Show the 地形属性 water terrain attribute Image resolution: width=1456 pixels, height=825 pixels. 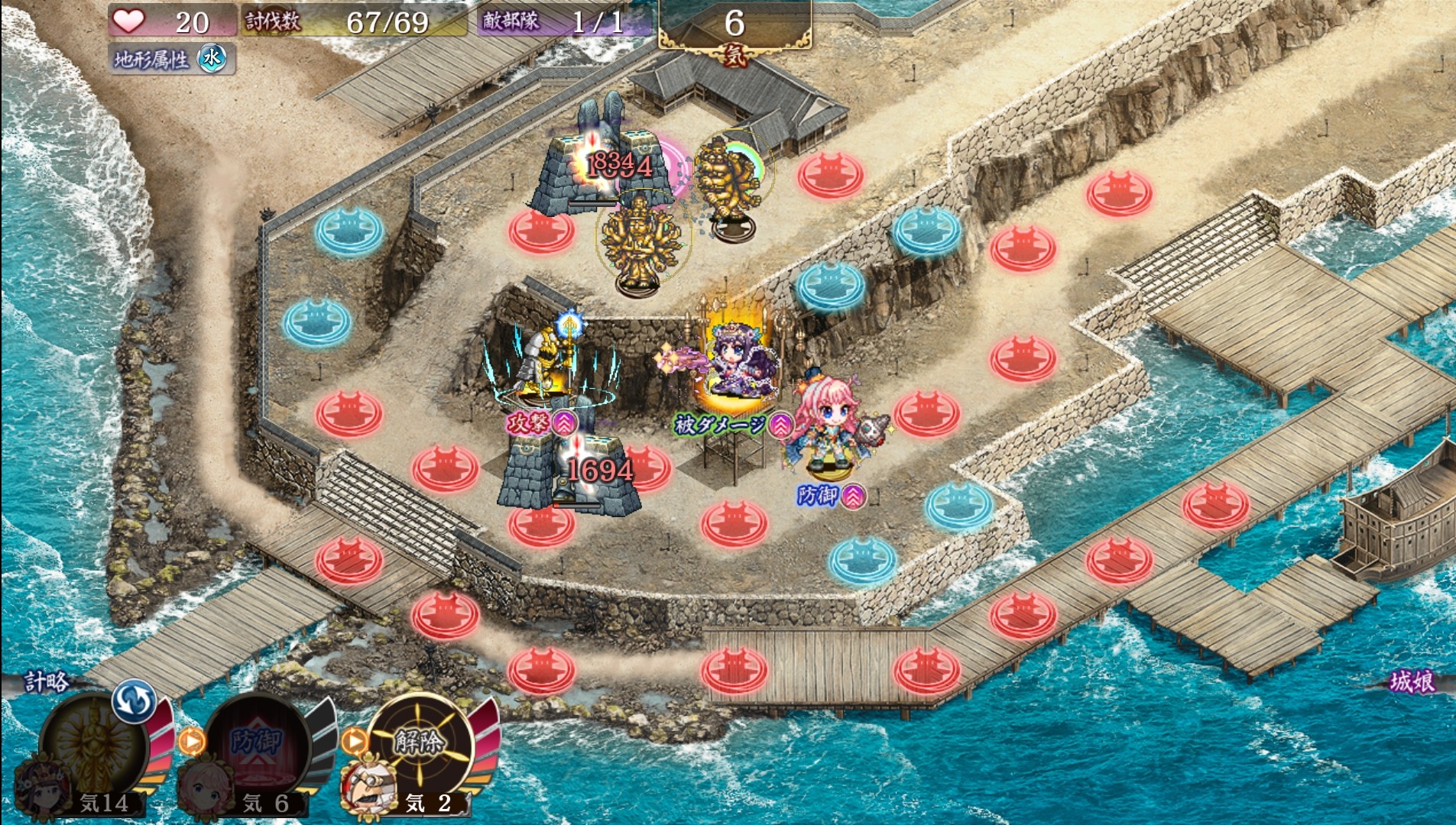[171, 59]
